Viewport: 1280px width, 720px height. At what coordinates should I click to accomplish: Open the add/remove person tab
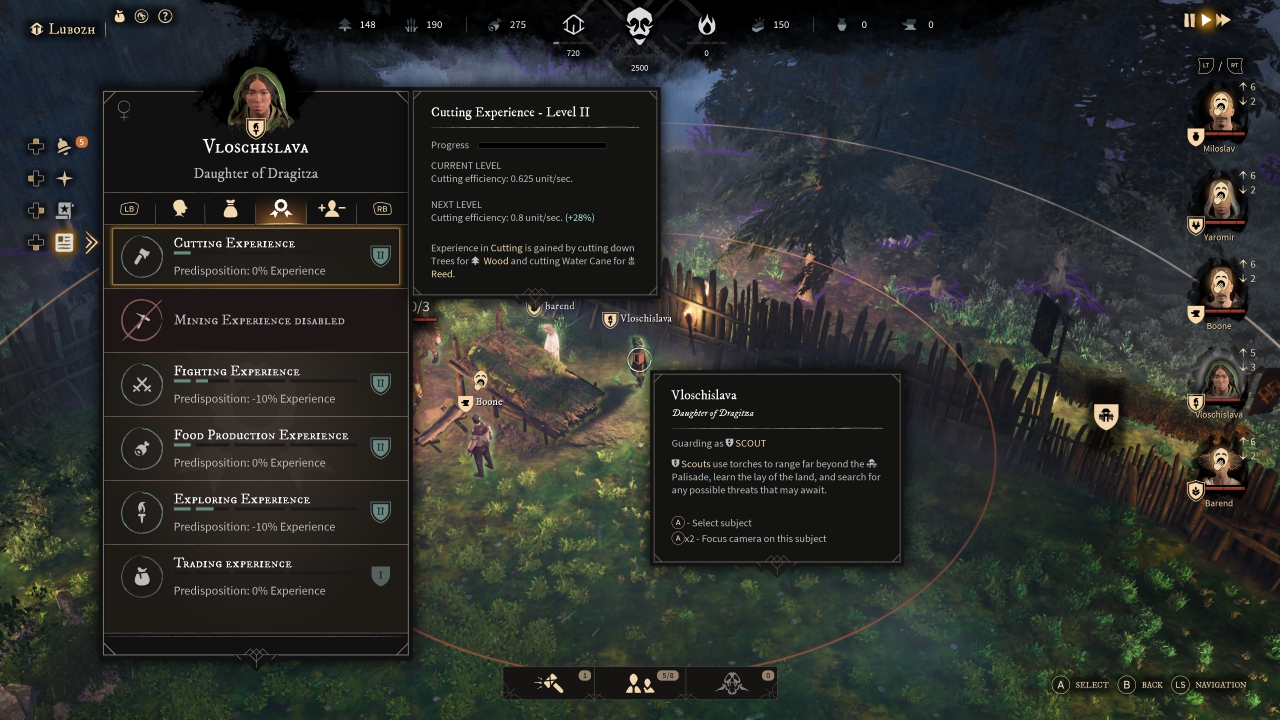point(331,209)
